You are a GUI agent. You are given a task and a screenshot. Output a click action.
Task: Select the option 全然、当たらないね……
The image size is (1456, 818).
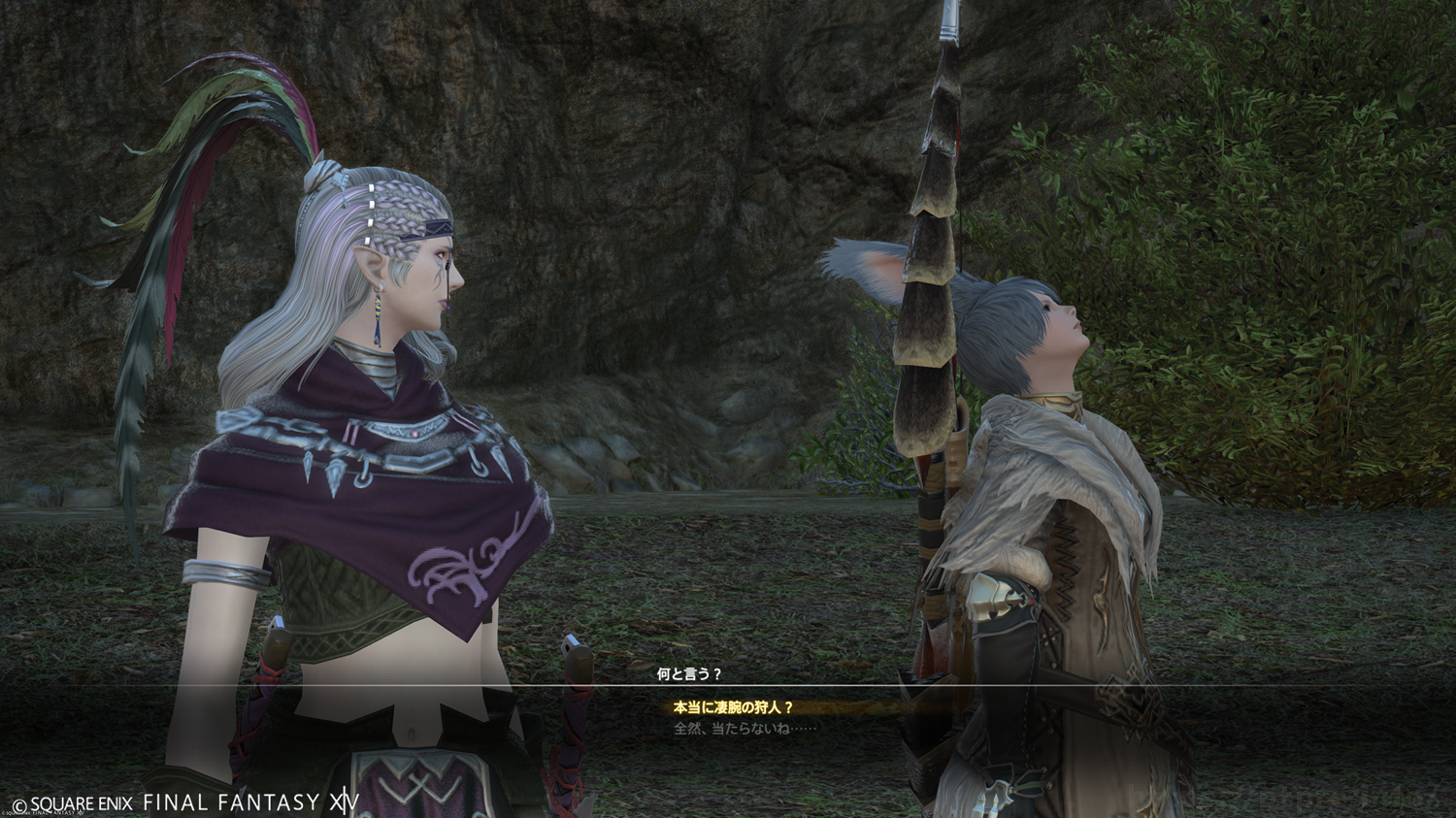[745, 729]
